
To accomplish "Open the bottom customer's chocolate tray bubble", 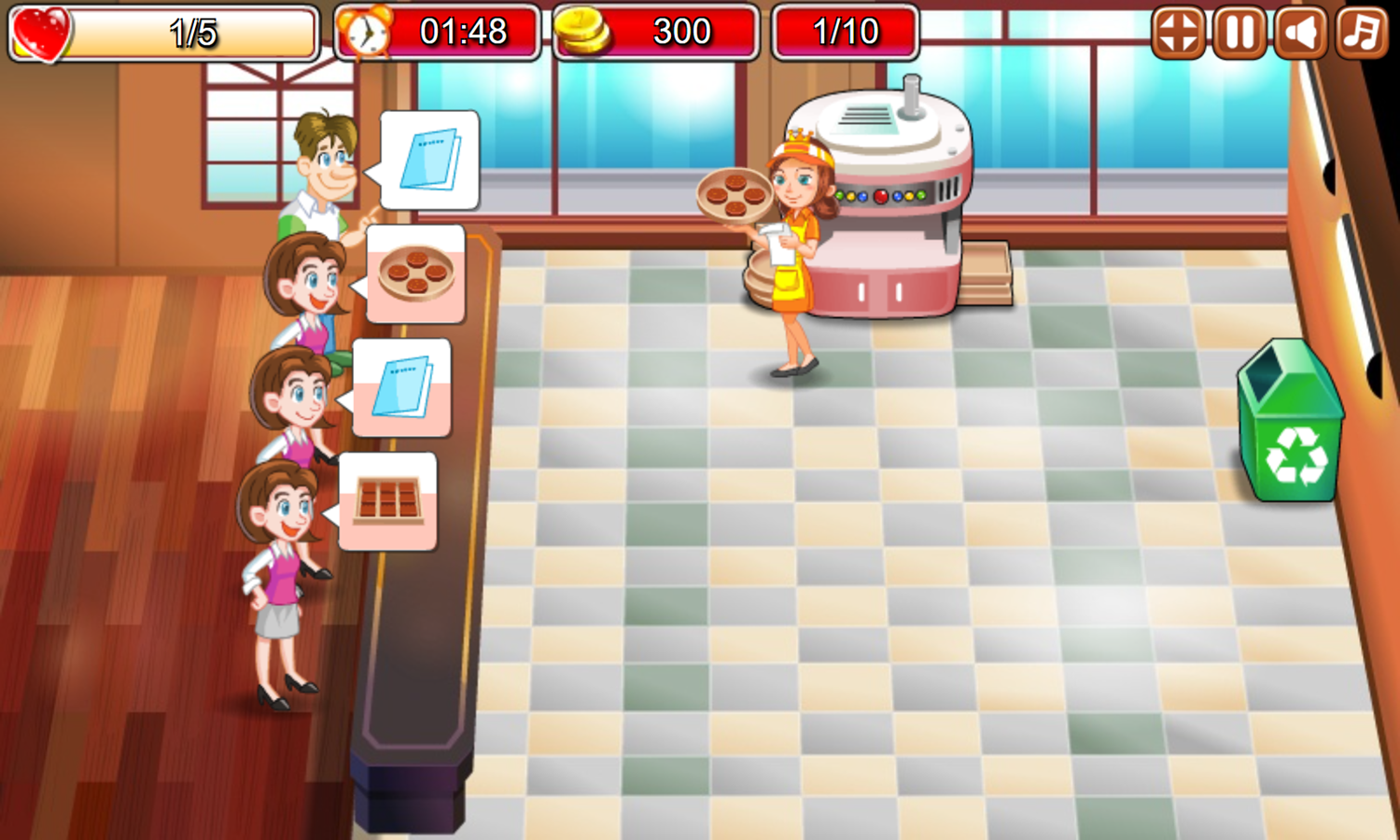I will (387, 499).
